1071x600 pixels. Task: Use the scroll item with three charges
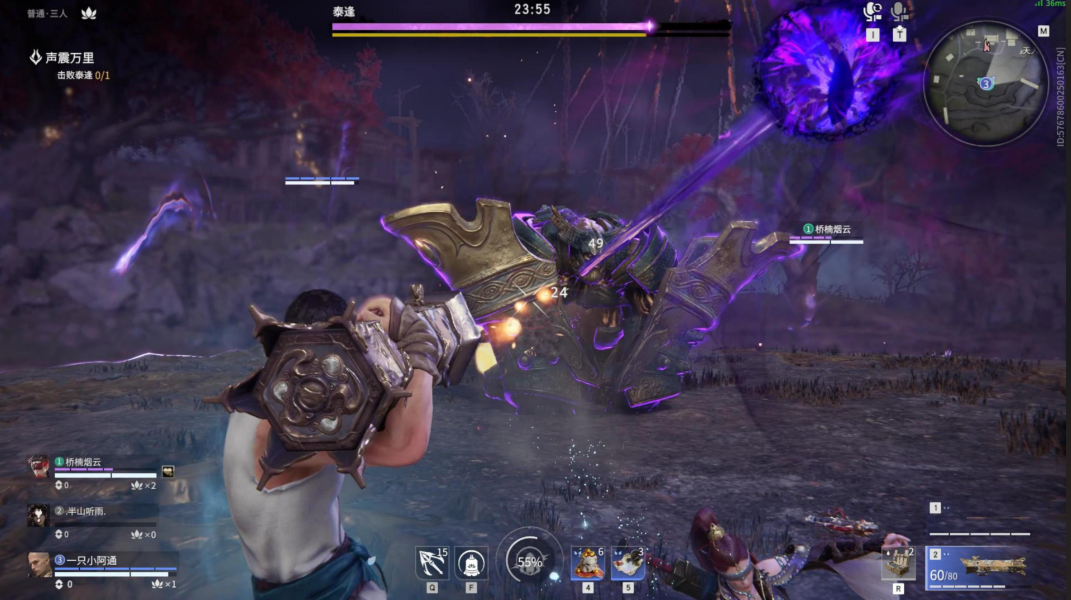click(x=627, y=563)
